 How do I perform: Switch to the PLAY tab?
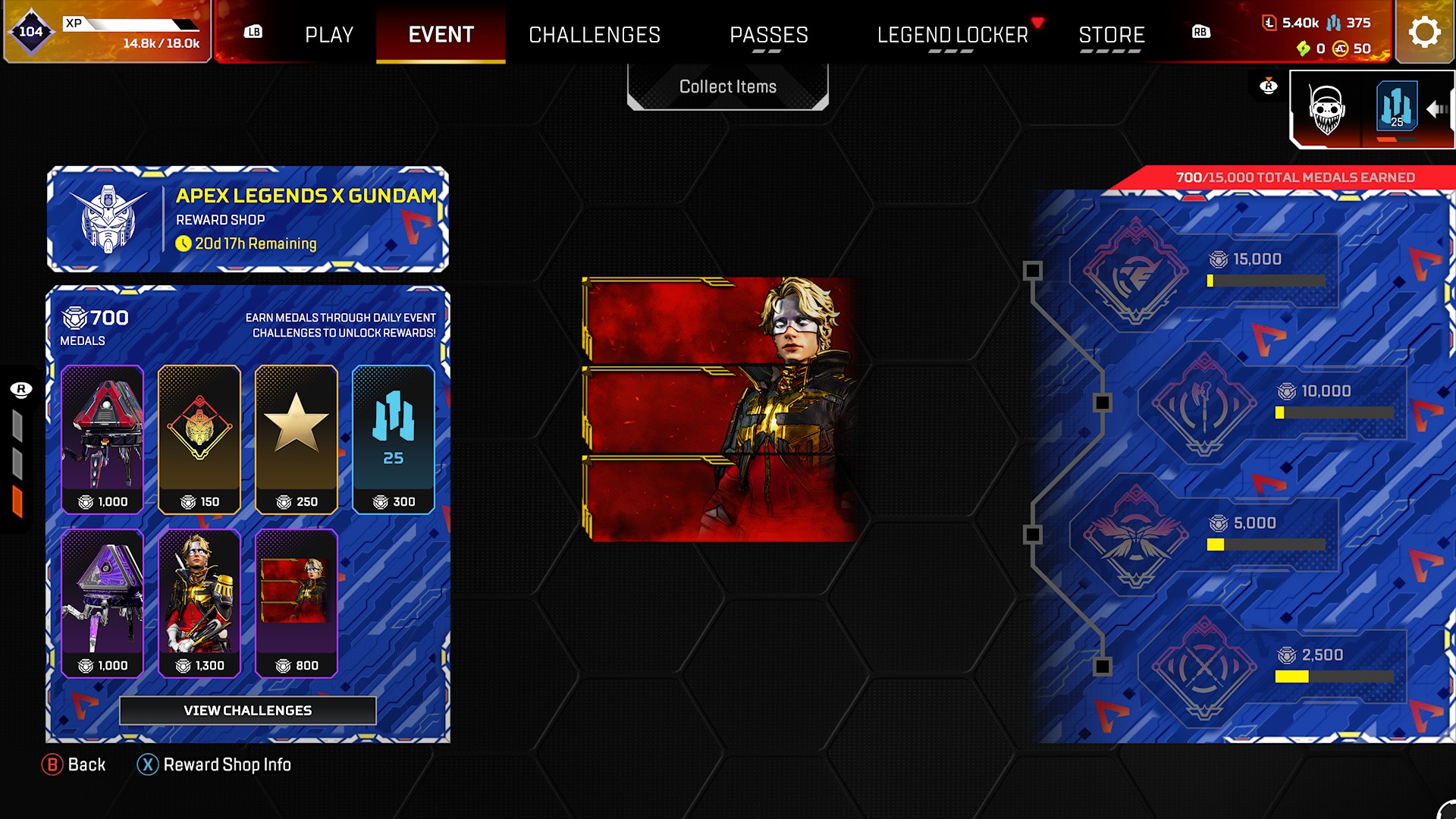329,35
